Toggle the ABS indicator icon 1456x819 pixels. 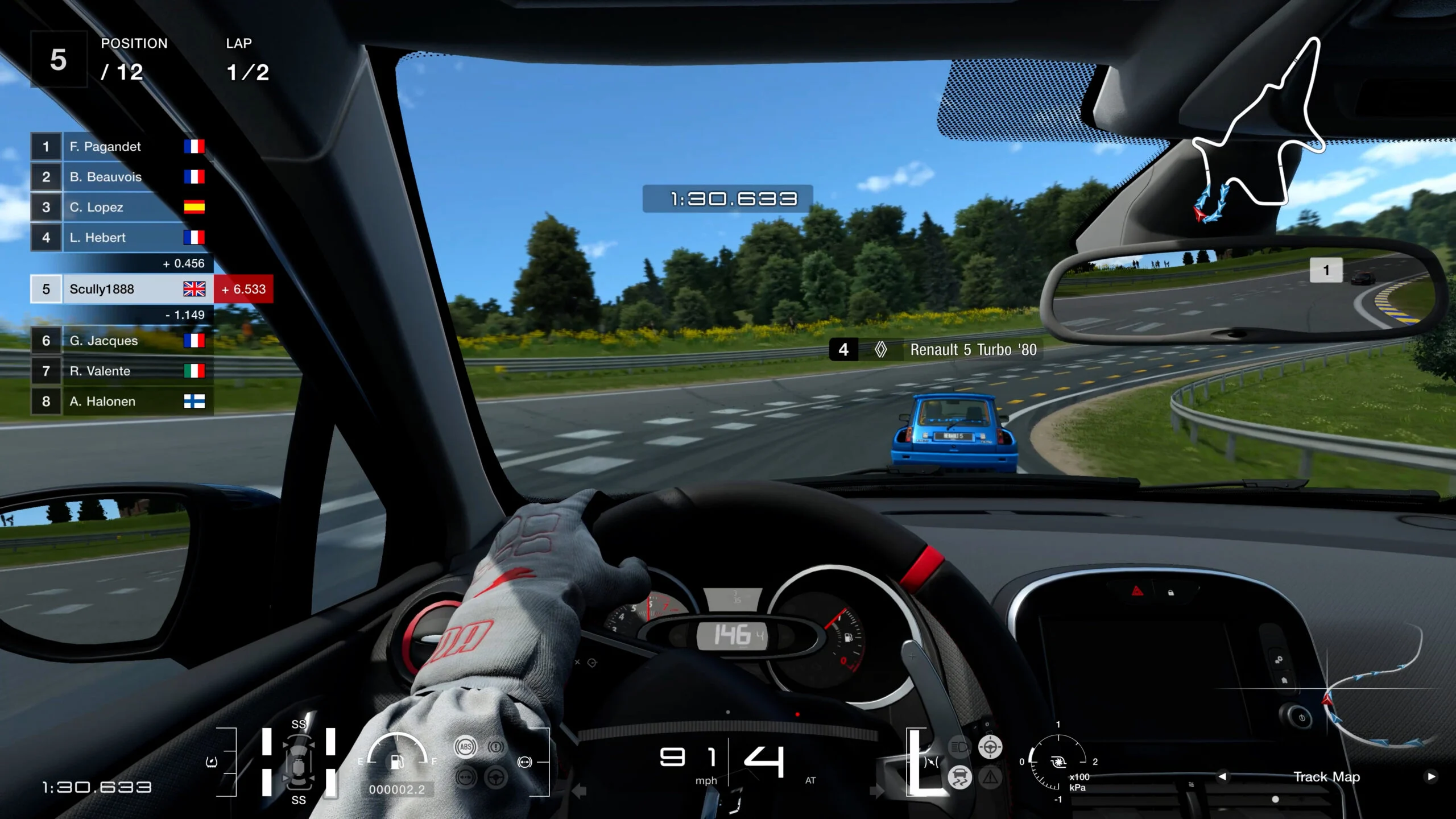pyautogui.click(x=465, y=747)
